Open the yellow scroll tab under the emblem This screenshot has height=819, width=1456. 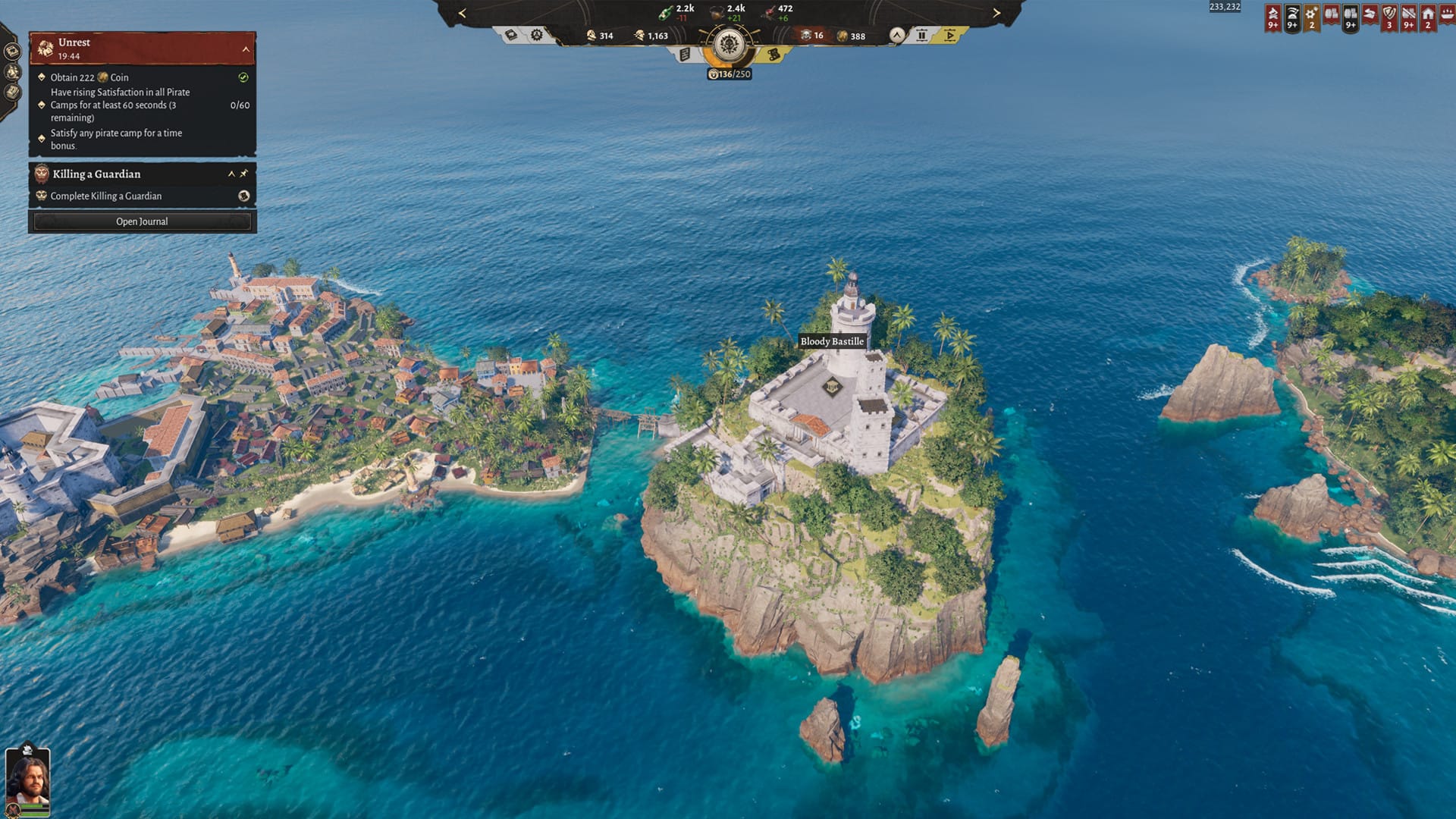pos(773,55)
